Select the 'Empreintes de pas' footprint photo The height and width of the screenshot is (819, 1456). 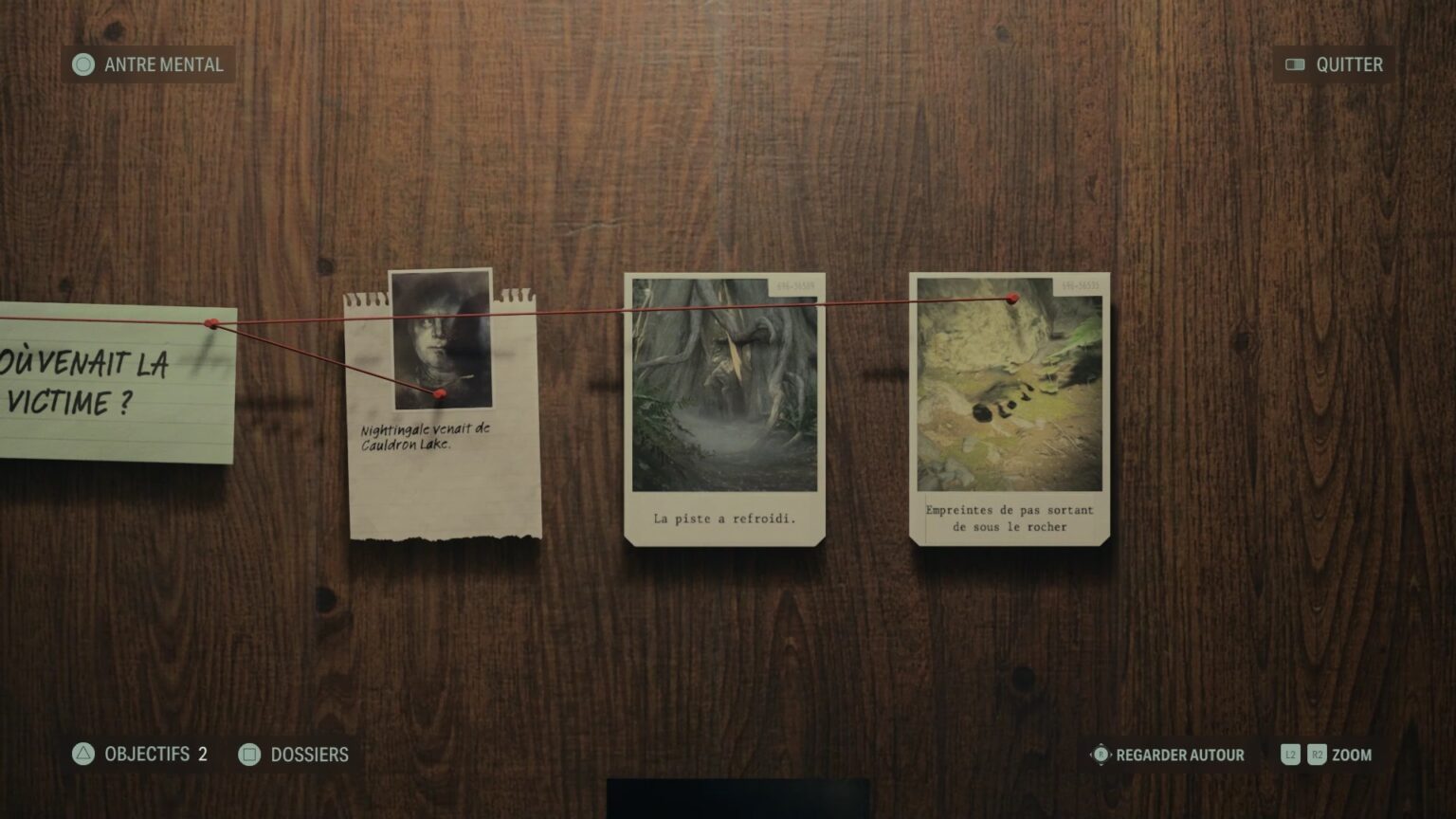pyautogui.click(x=1008, y=408)
